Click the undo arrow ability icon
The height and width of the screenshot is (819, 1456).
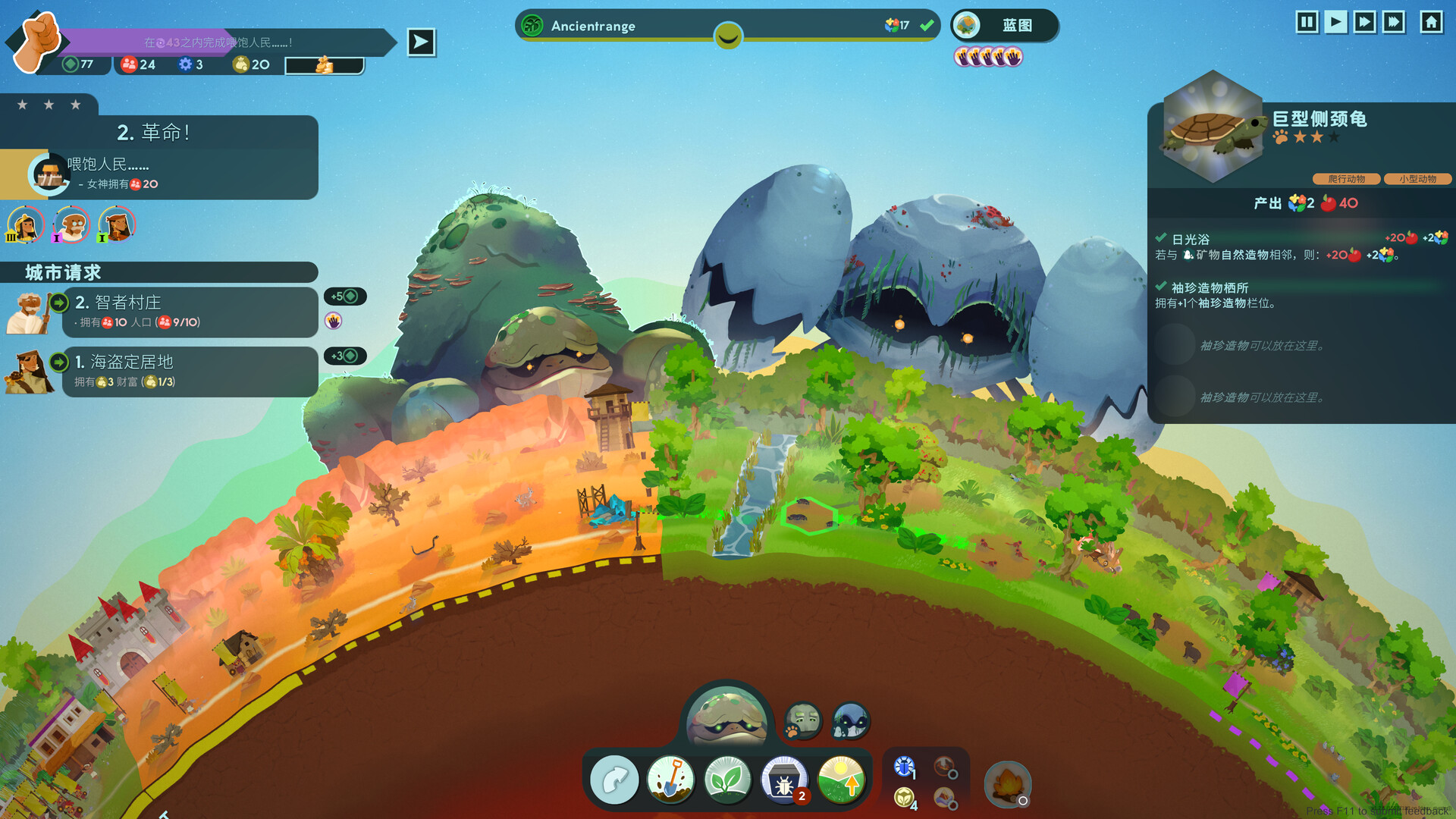click(614, 779)
